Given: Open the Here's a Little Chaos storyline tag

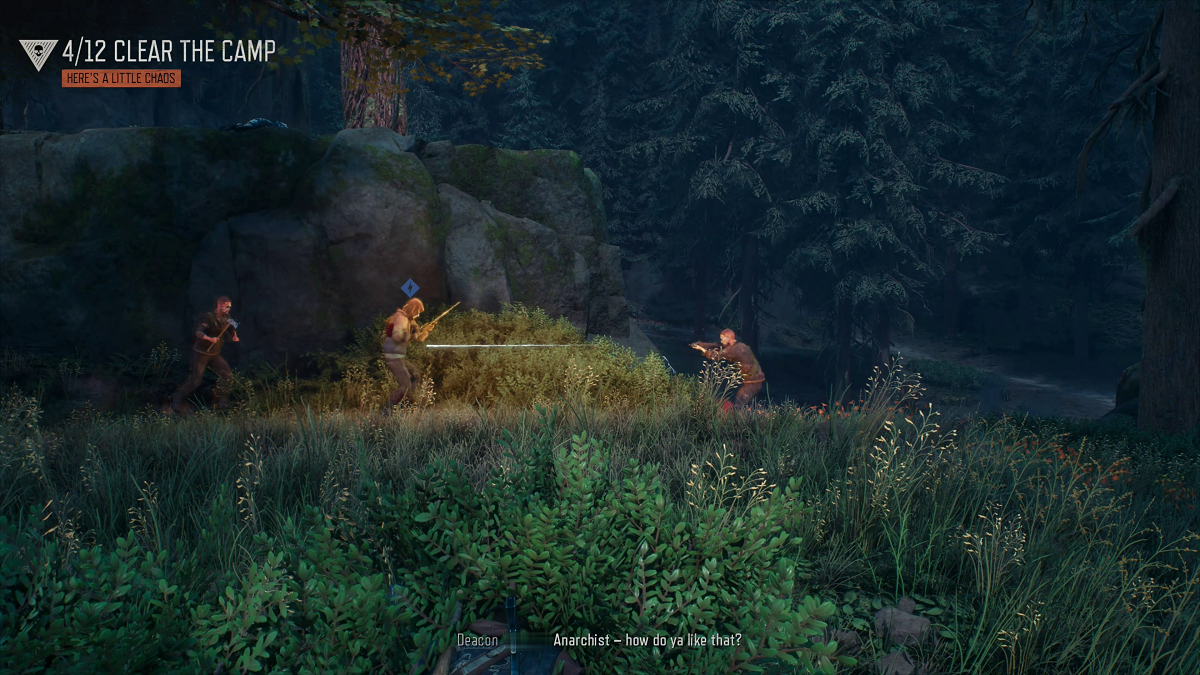Looking at the screenshot, I should point(121,78).
